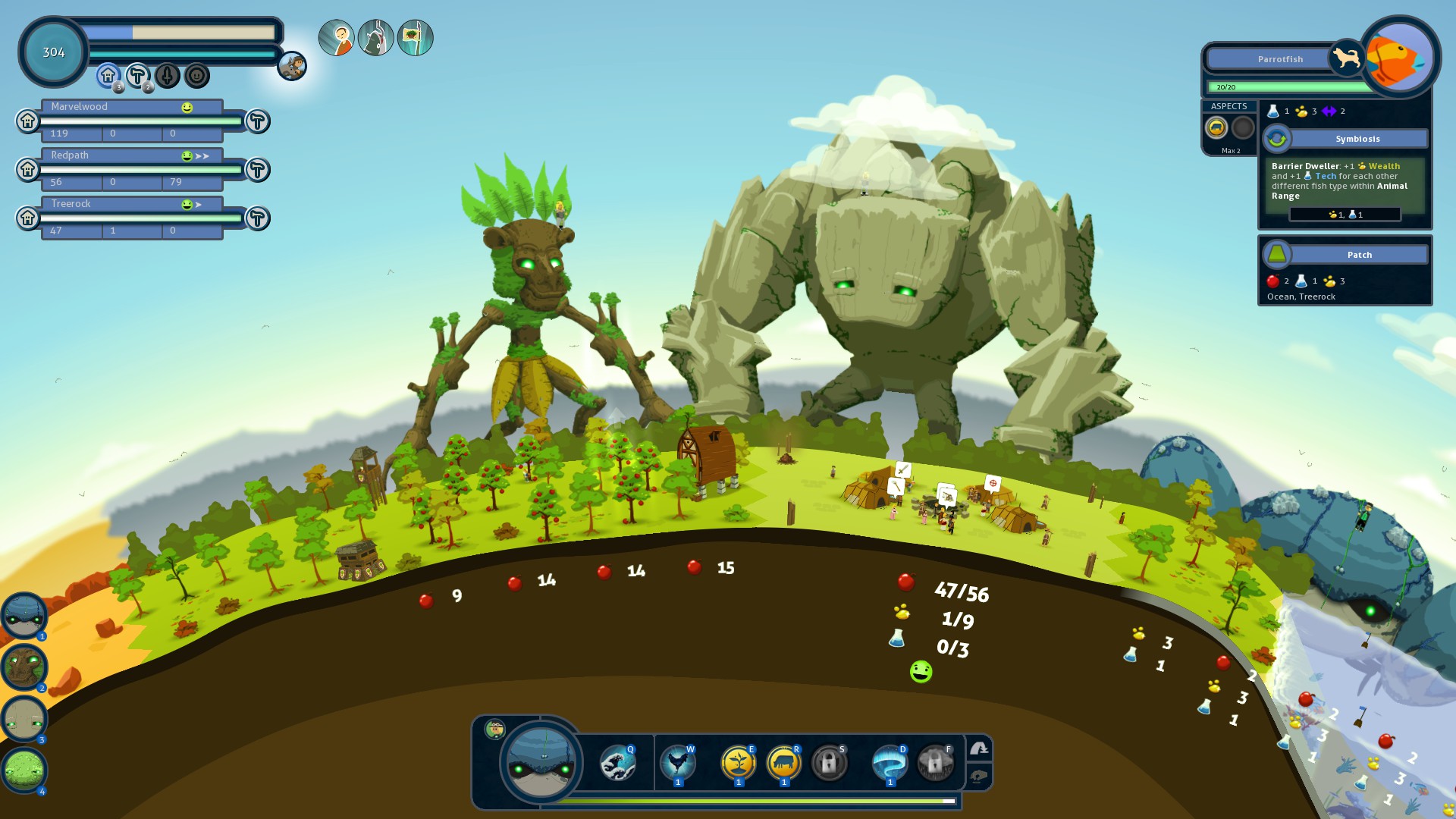Select the ocean giant portrait
Image resolution: width=1456 pixels, height=819 pixels.
[24, 615]
